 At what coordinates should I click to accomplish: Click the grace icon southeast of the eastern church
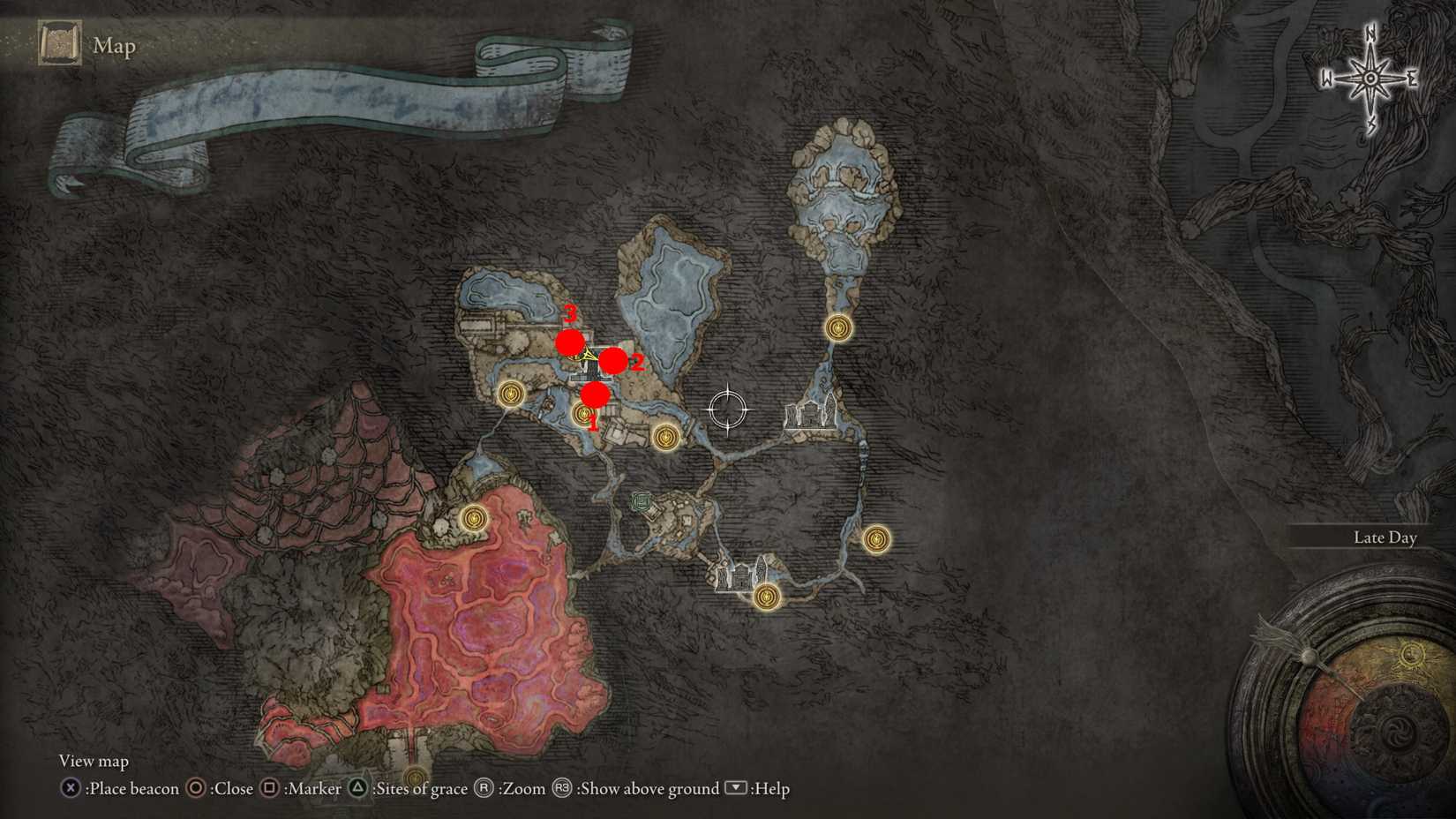[875, 538]
